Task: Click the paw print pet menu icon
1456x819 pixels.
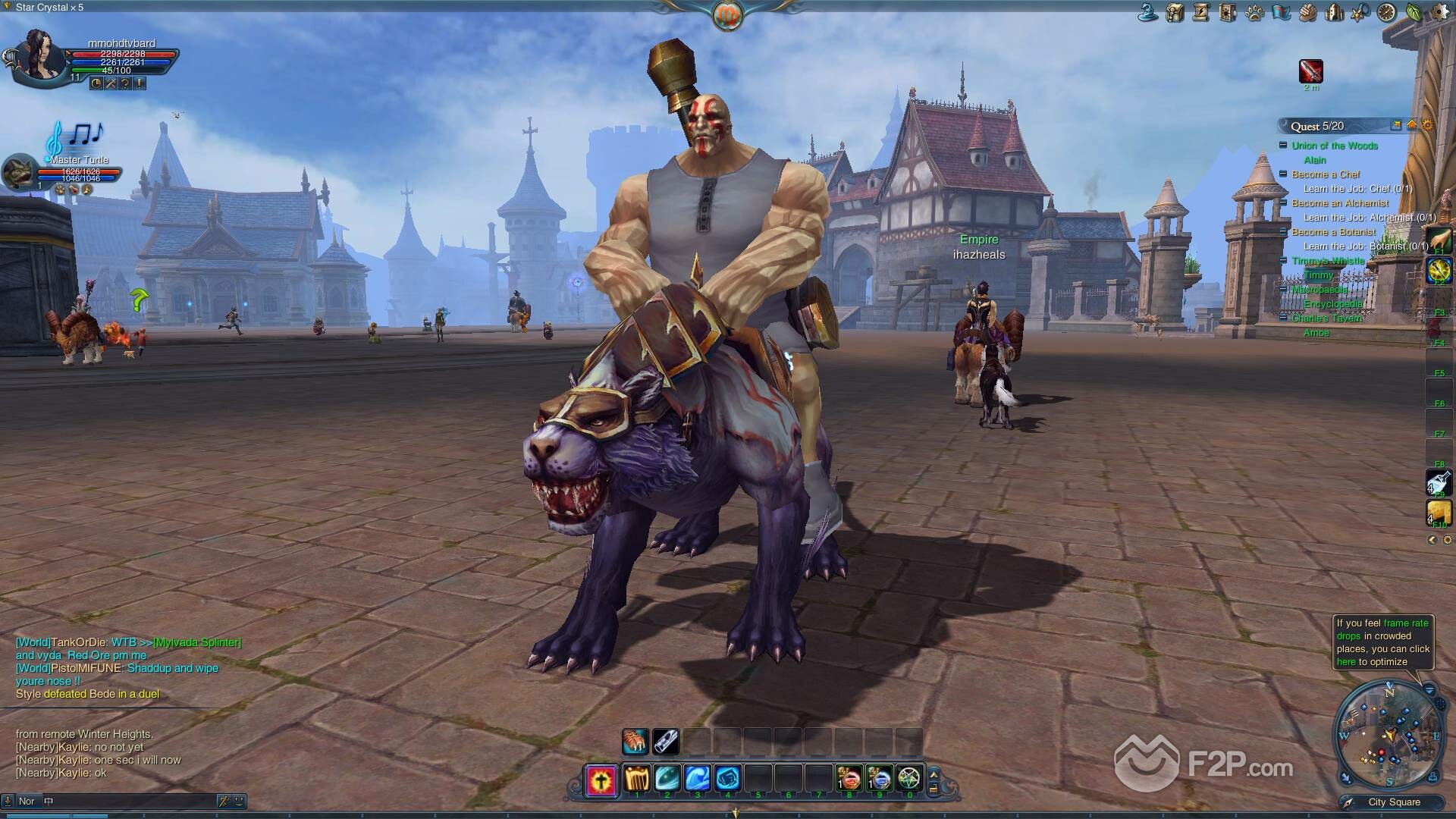Action: 1254,12
